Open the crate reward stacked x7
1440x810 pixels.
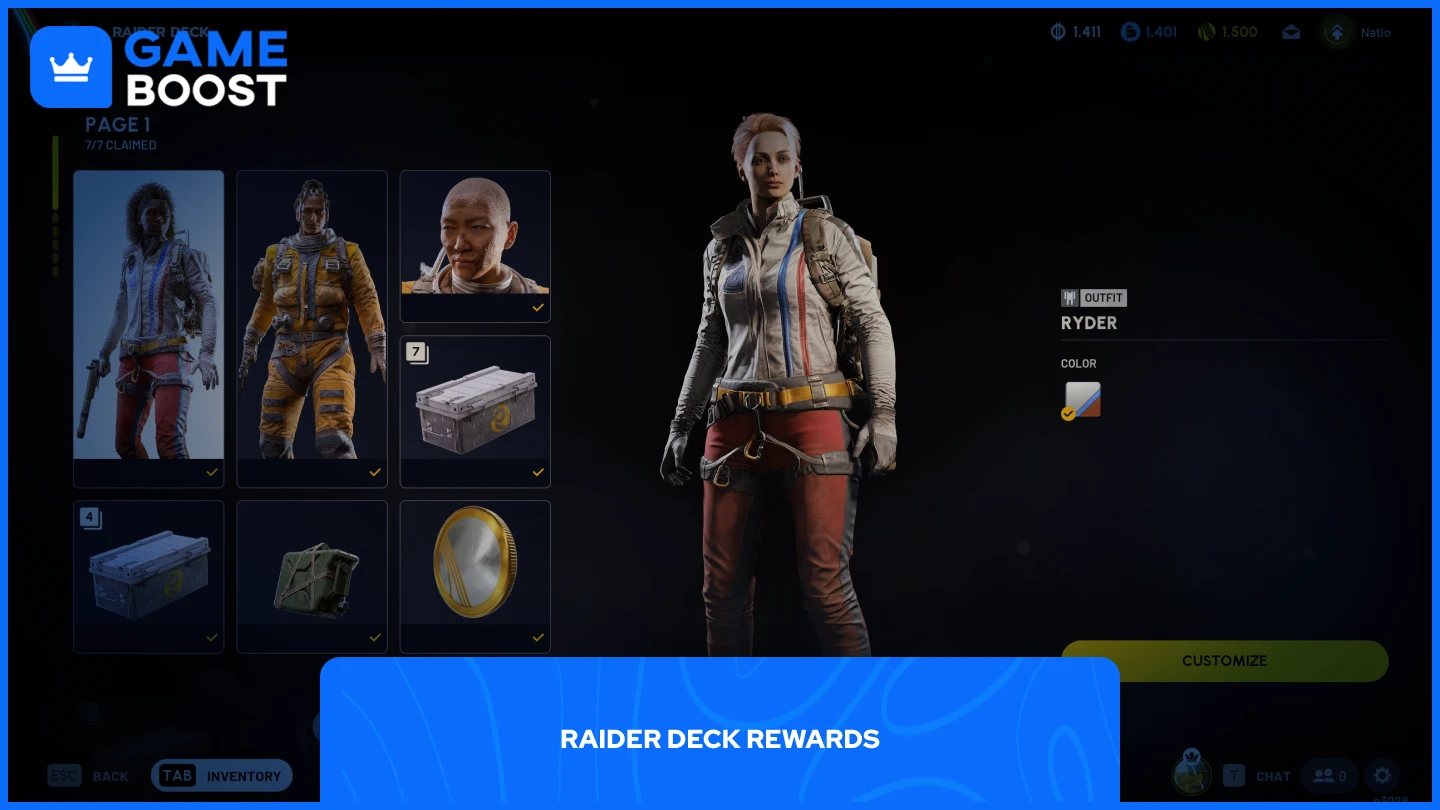475,411
